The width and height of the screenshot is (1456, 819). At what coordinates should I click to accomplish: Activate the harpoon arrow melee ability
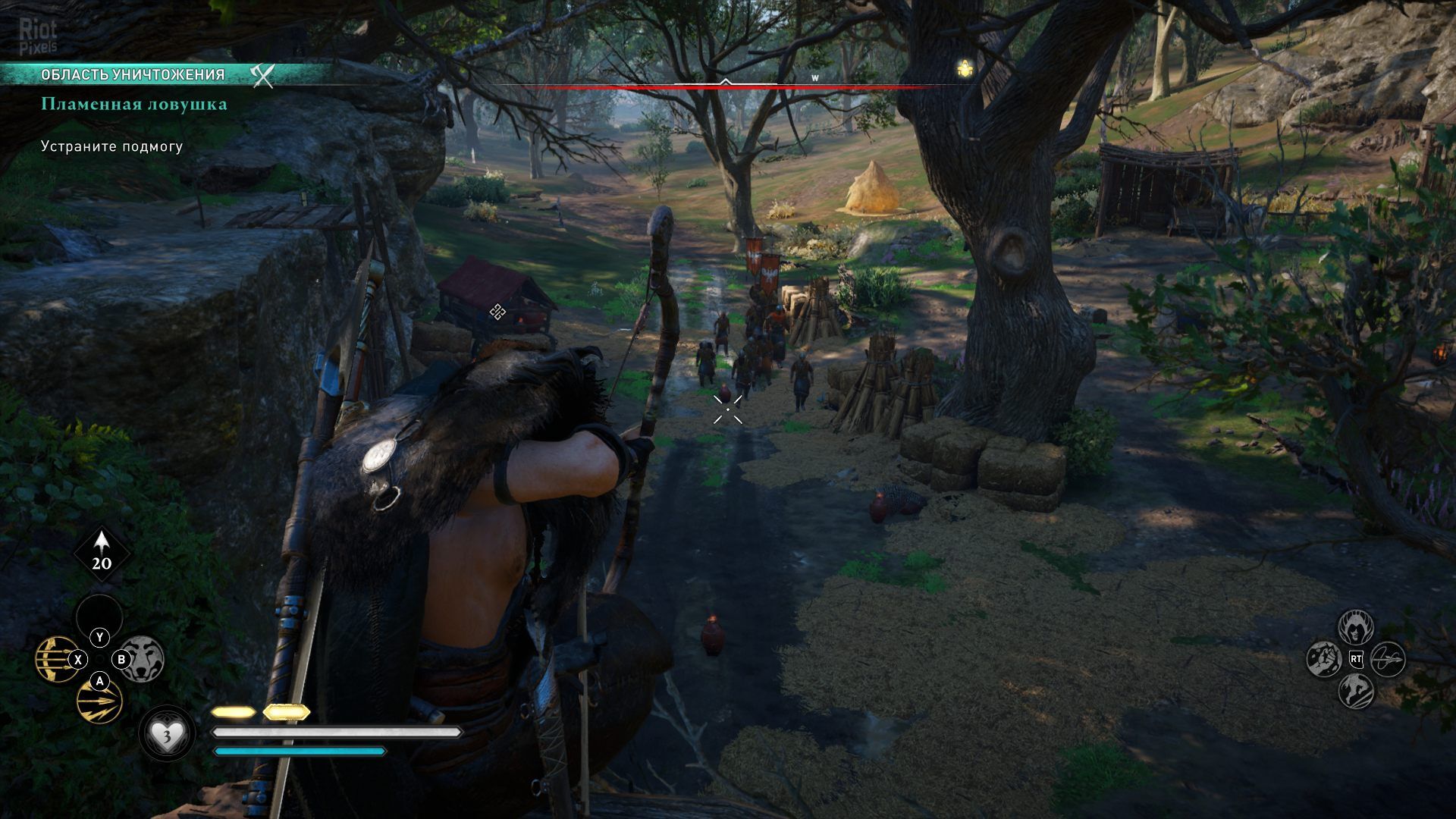(1388, 659)
